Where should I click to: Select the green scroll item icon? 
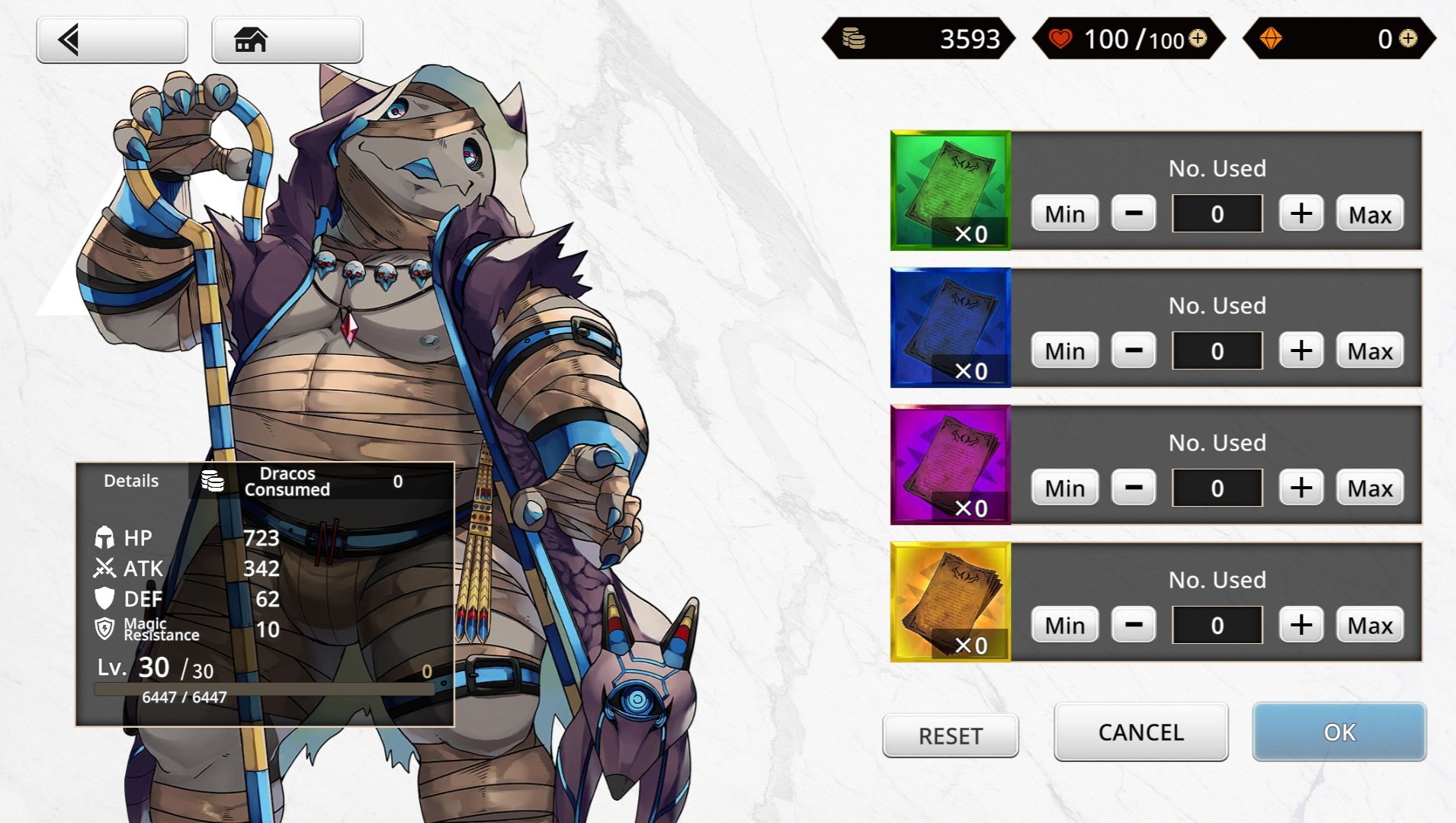[x=951, y=191]
